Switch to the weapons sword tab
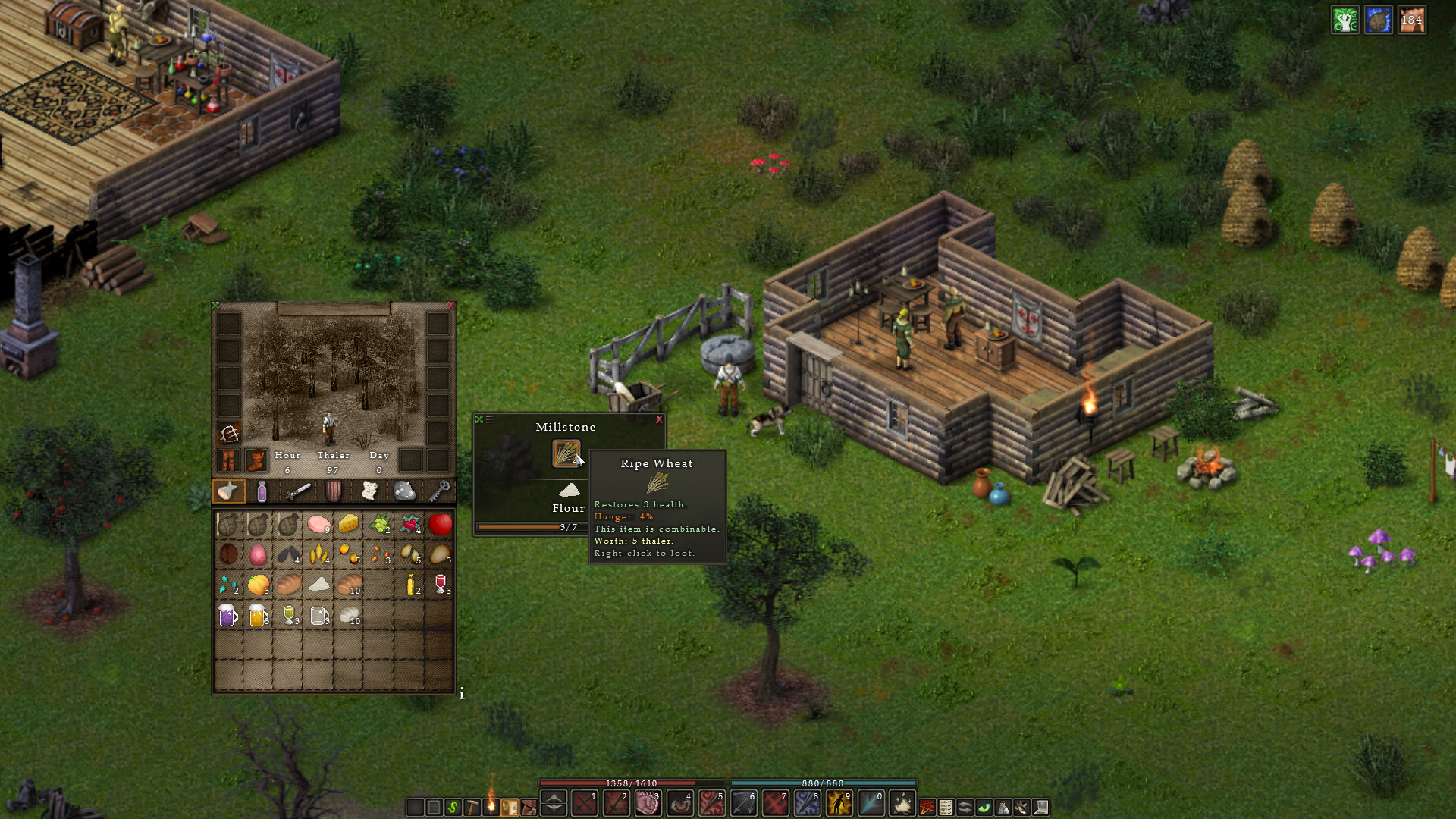This screenshot has height=819, width=1456. [x=298, y=491]
